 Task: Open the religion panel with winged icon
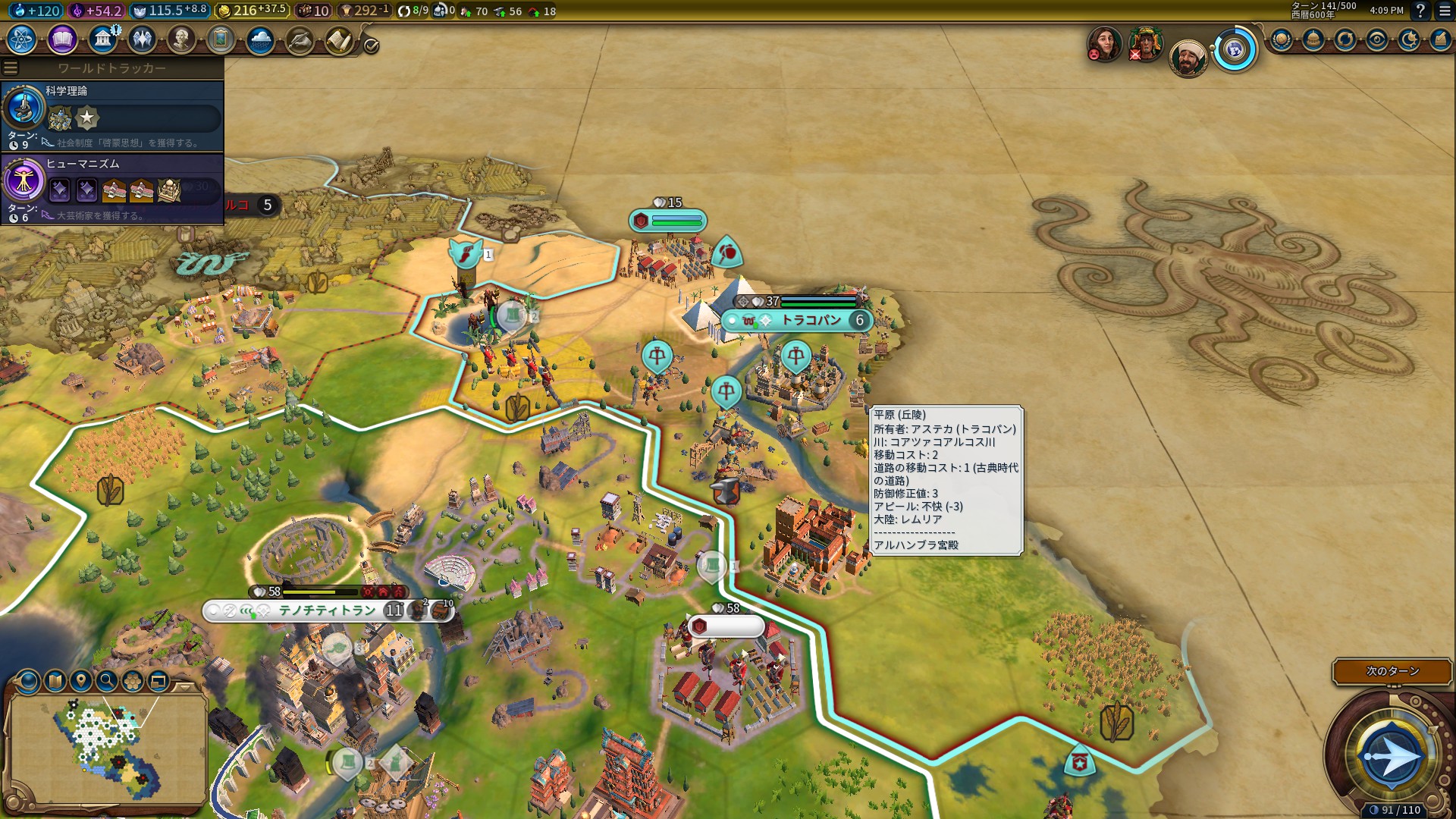click(x=142, y=39)
